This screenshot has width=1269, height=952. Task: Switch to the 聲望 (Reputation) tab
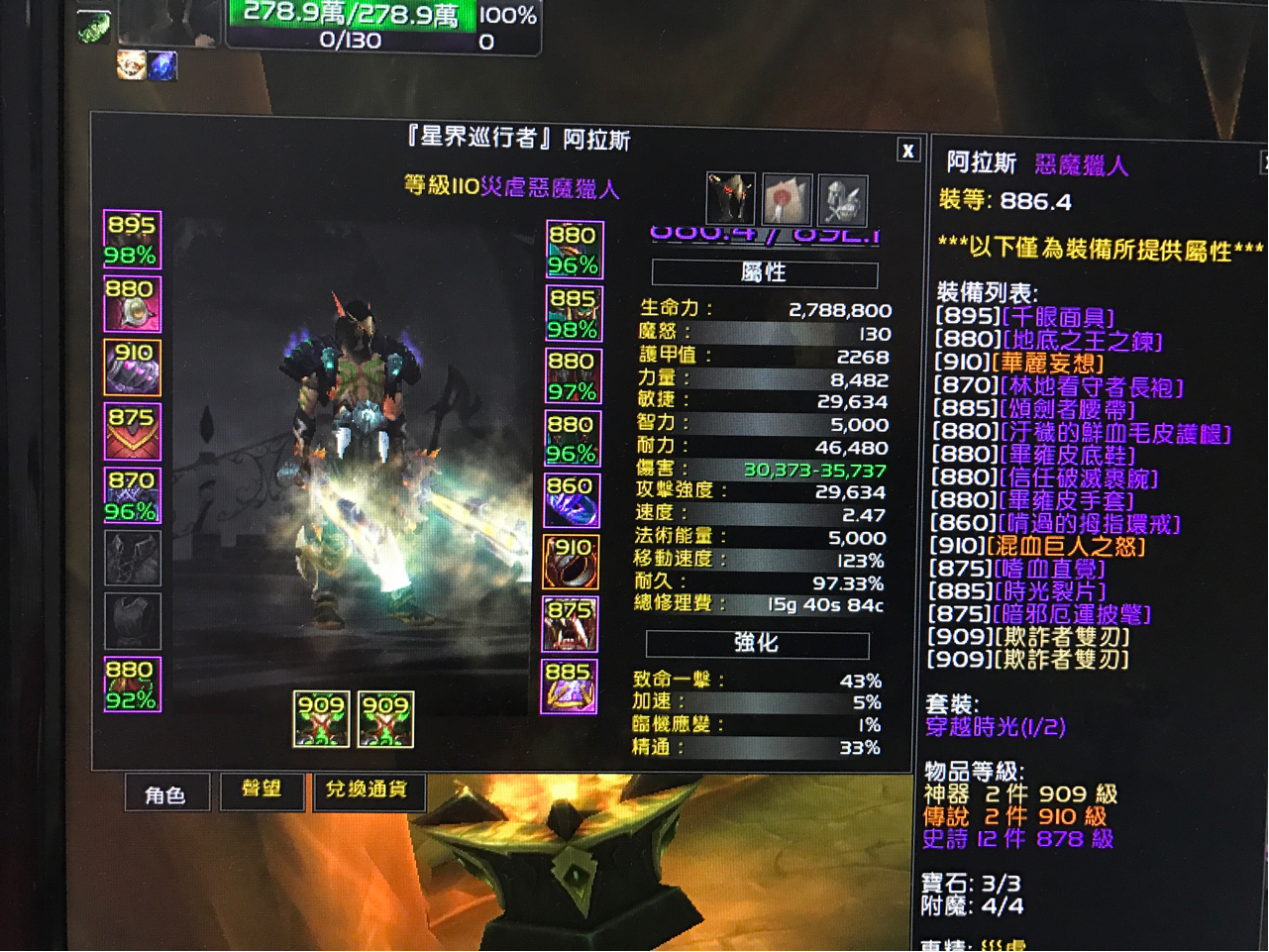pos(262,792)
